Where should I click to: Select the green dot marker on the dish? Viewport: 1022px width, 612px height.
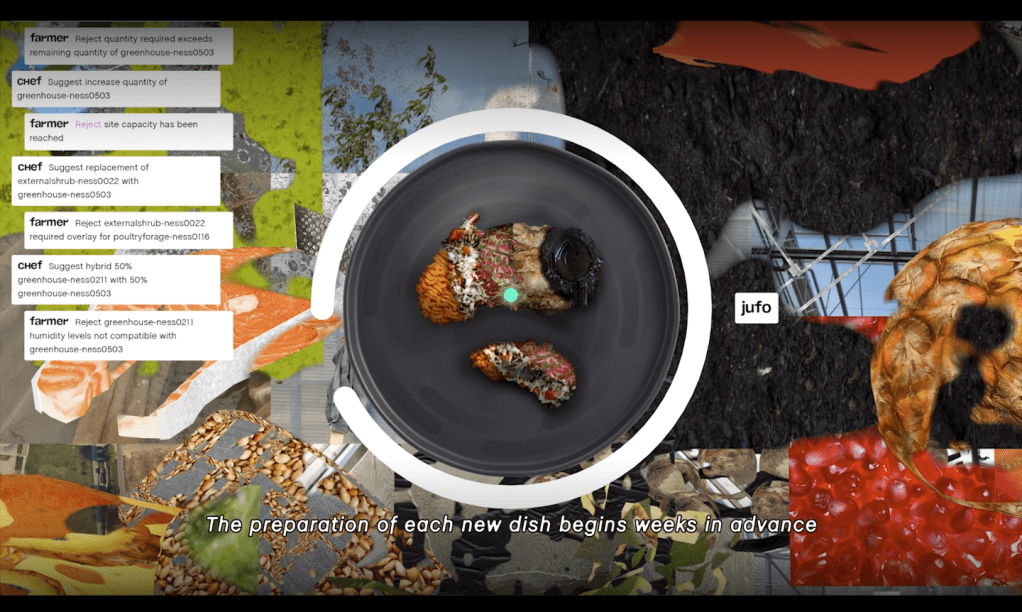click(x=510, y=295)
